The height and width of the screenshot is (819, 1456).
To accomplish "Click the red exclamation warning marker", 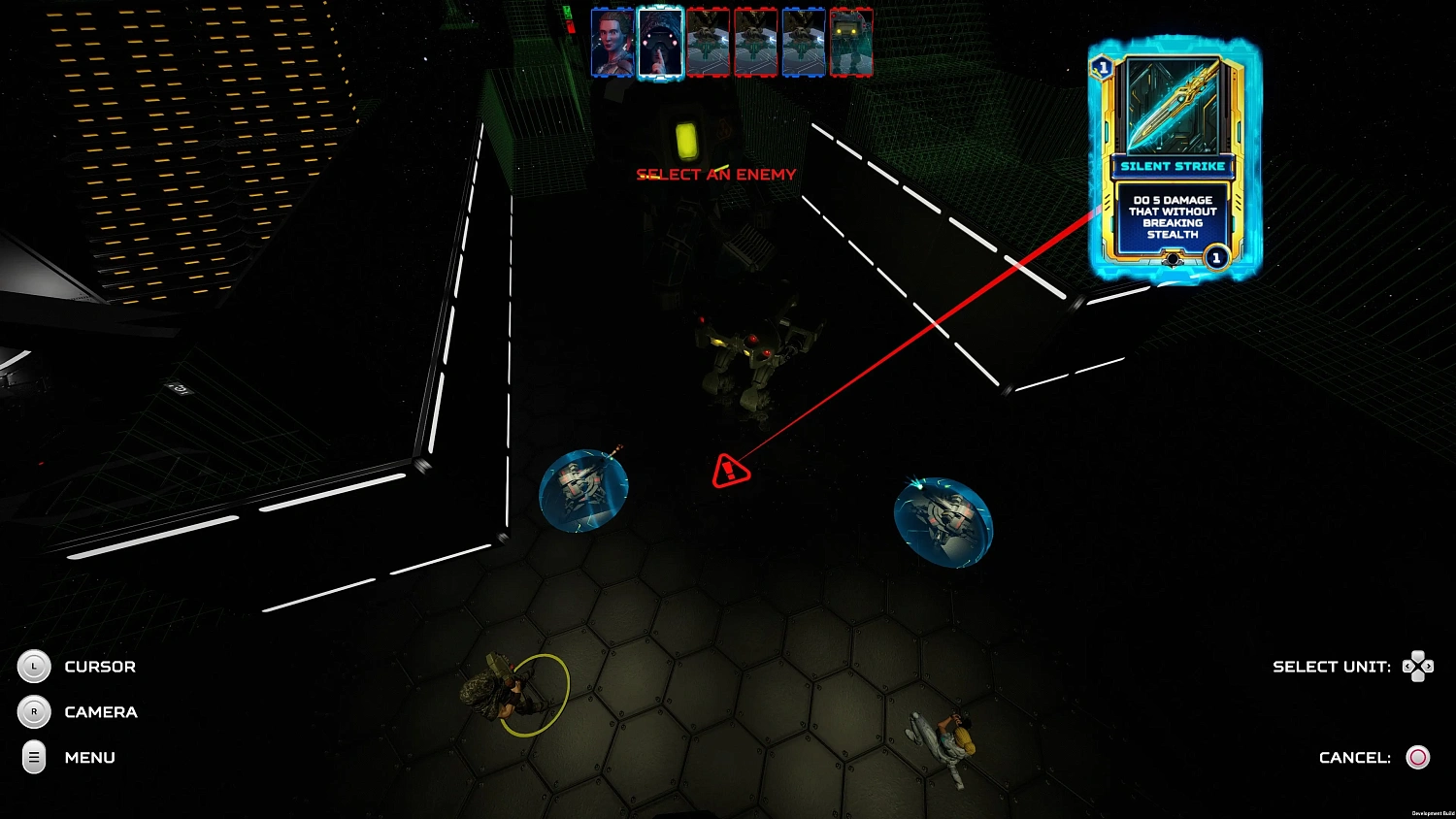I will (729, 472).
